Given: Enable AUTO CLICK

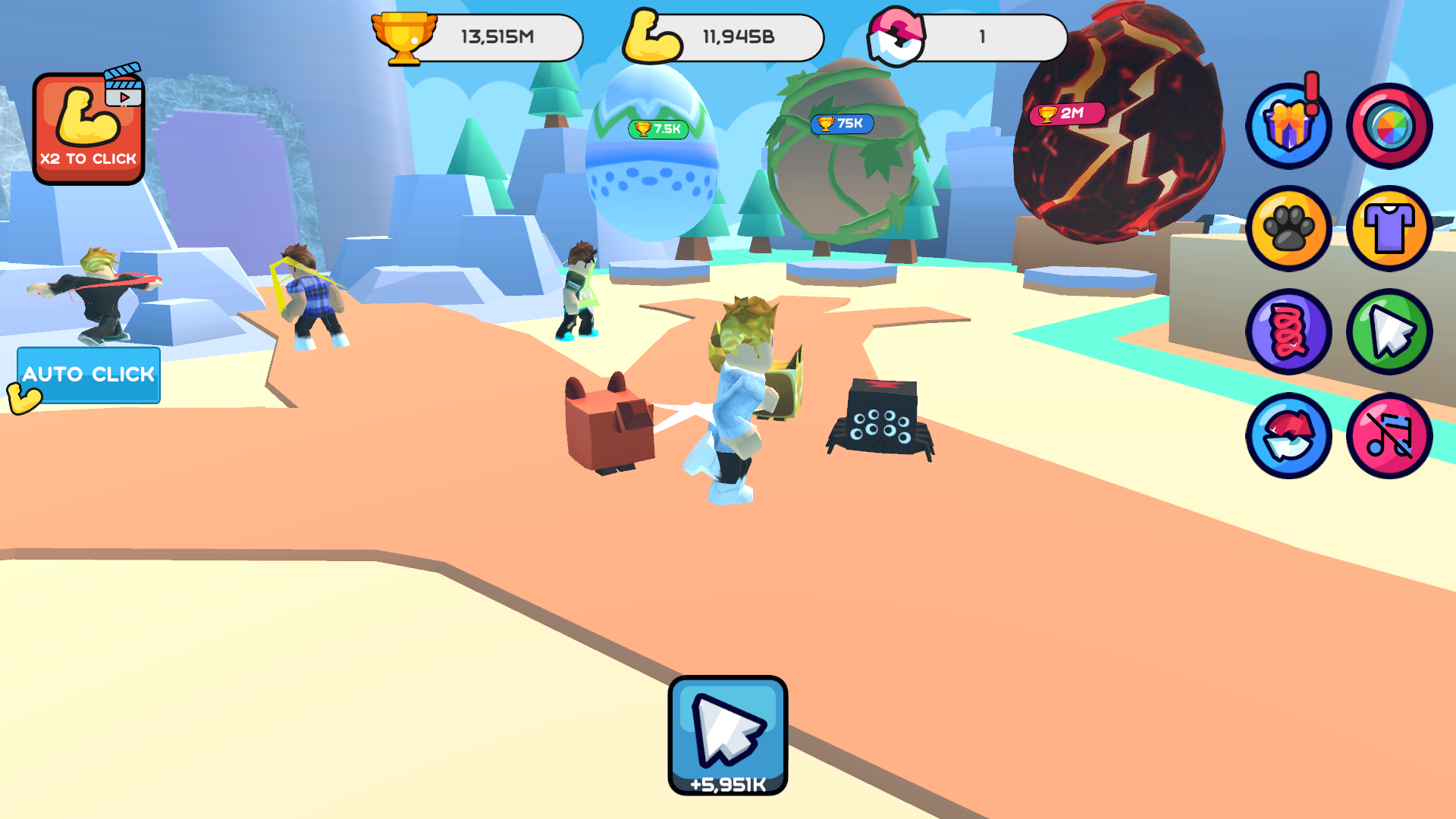Looking at the screenshot, I should [x=89, y=375].
